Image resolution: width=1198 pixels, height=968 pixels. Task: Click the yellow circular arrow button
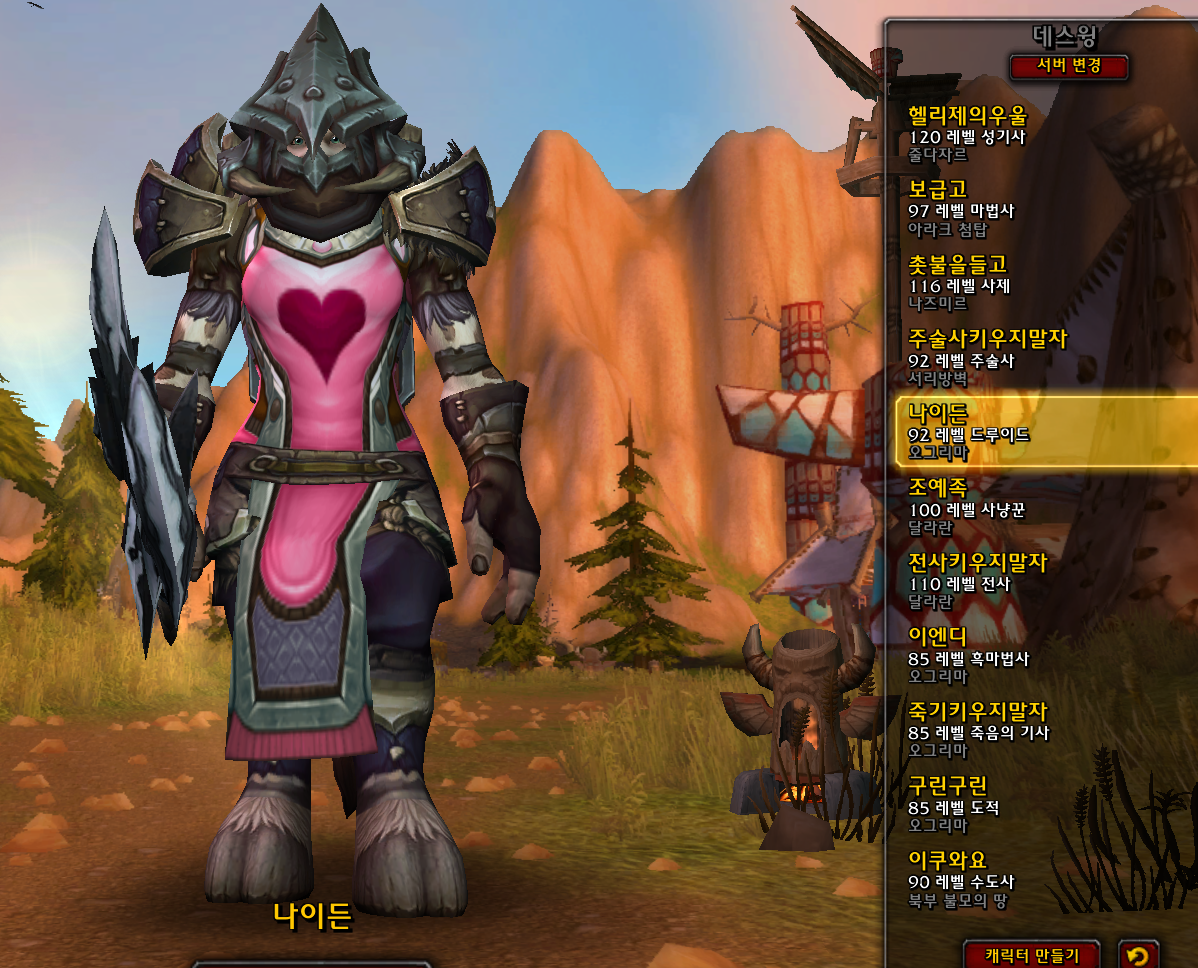(1138, 955)
